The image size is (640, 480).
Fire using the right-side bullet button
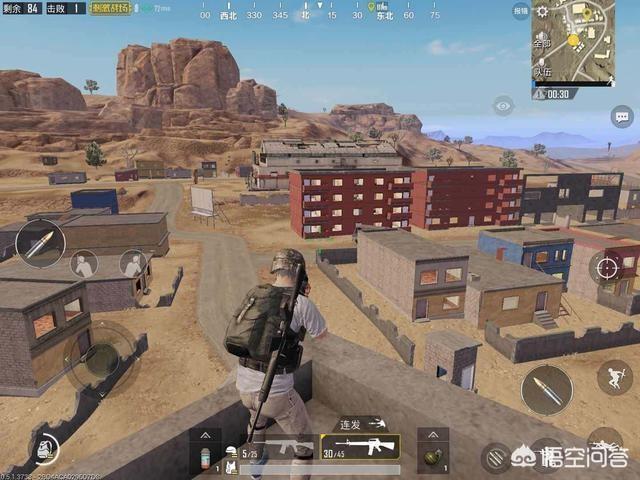click(x=546, y=389)
